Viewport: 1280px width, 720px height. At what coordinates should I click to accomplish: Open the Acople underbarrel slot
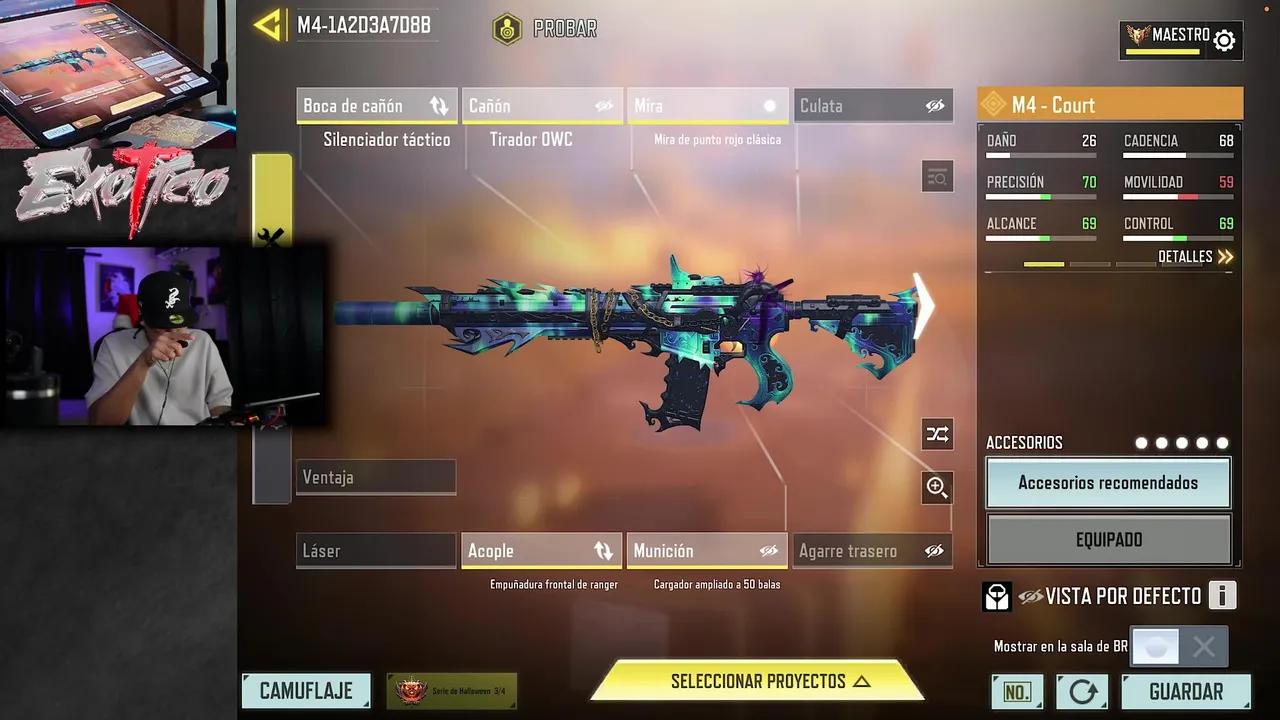click(541, 551)
